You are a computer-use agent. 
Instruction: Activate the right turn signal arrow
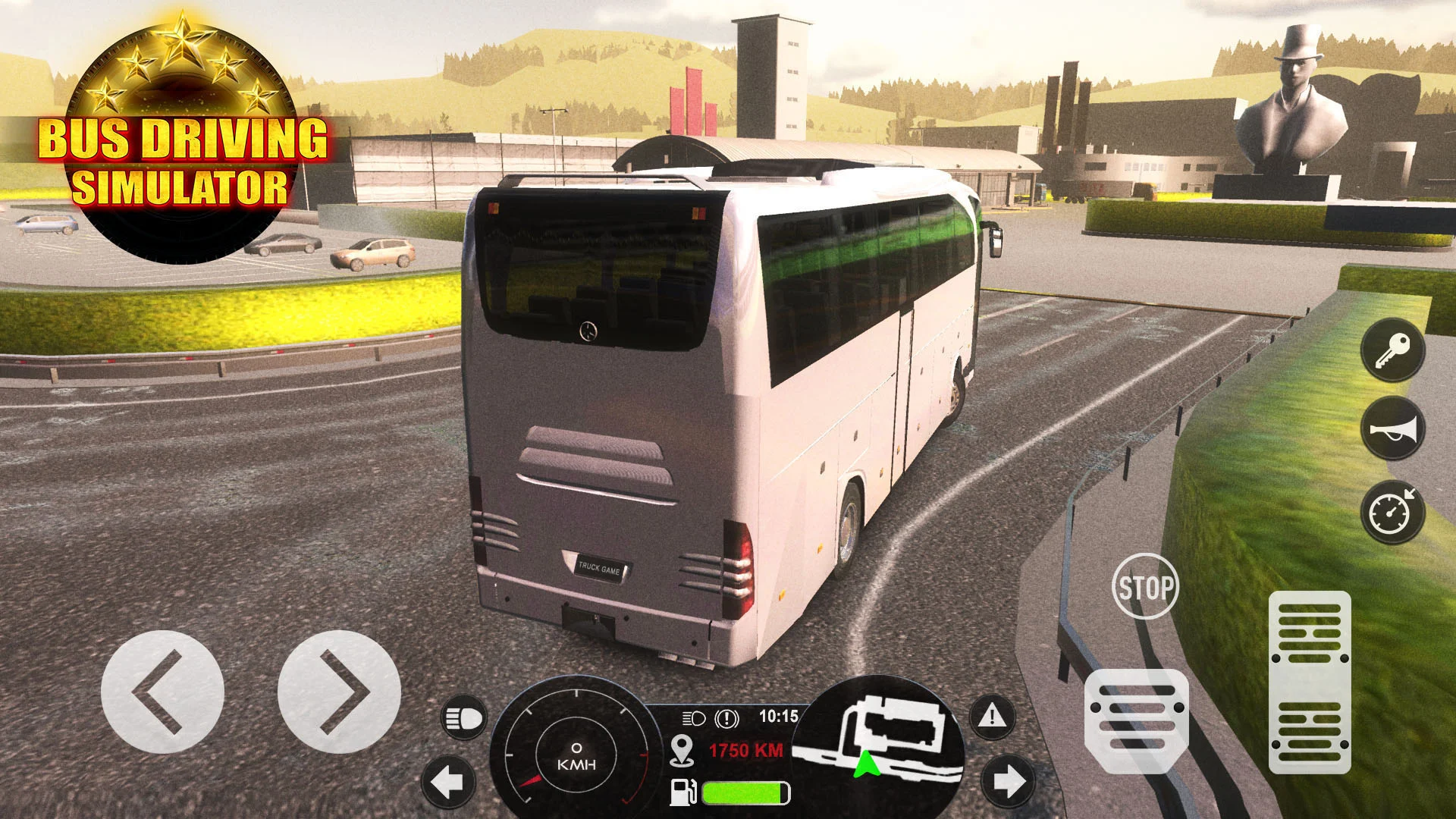point(1008,781)
